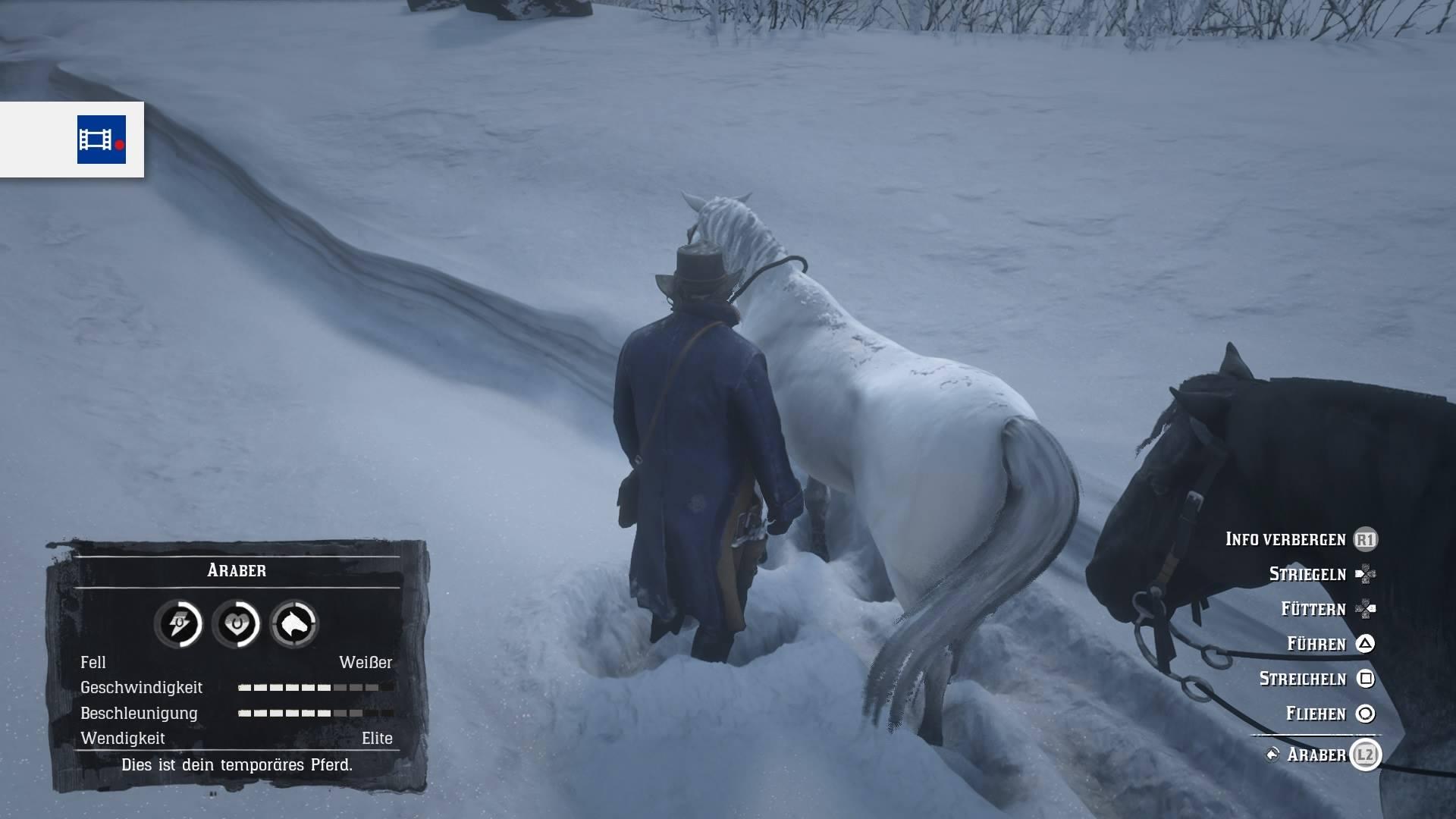
Task: Click the horse stamina lightning core icon
Action: coord(178,624)
